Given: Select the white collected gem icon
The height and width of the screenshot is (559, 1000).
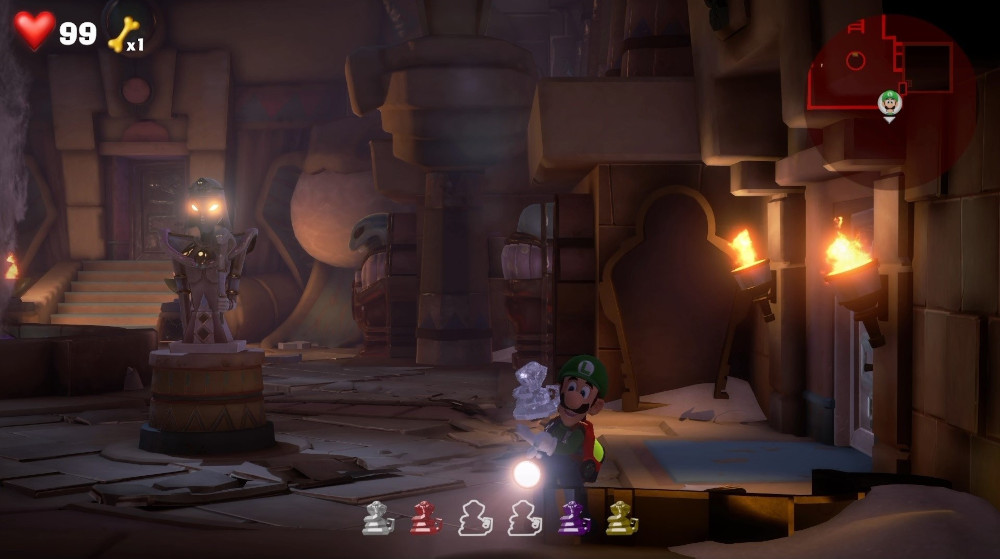Looking at the screenshot, I should 377,518.
